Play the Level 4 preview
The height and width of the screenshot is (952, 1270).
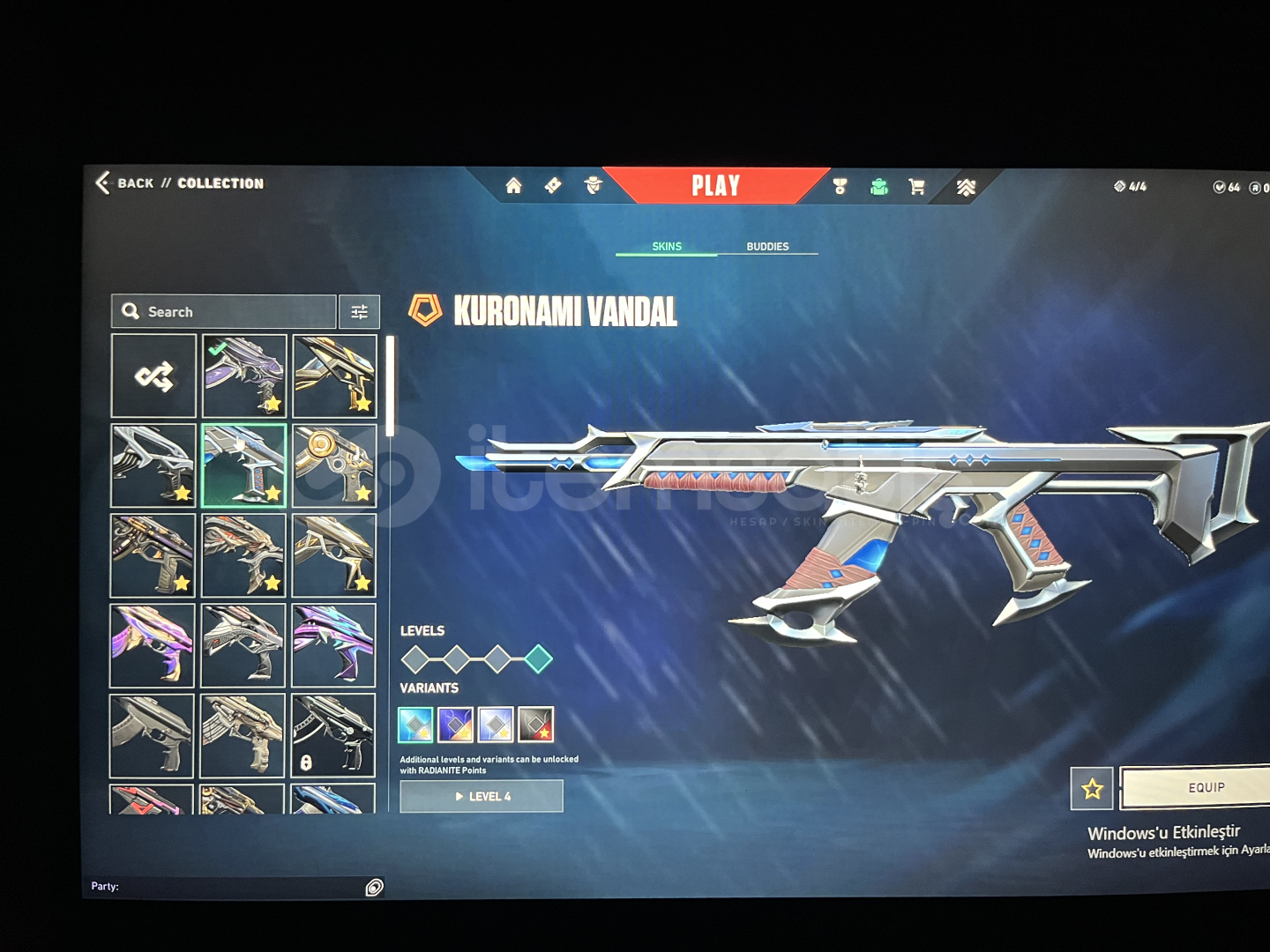tap(482, 797)
